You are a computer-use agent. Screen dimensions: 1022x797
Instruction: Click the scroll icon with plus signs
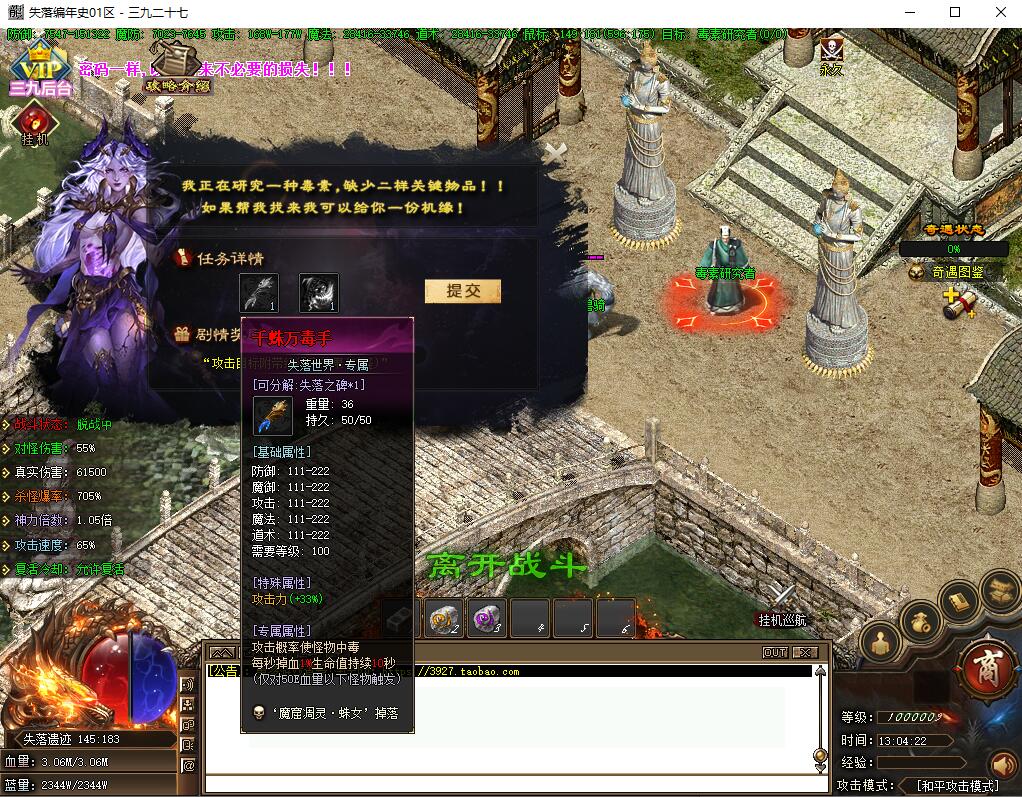(958, 303)
